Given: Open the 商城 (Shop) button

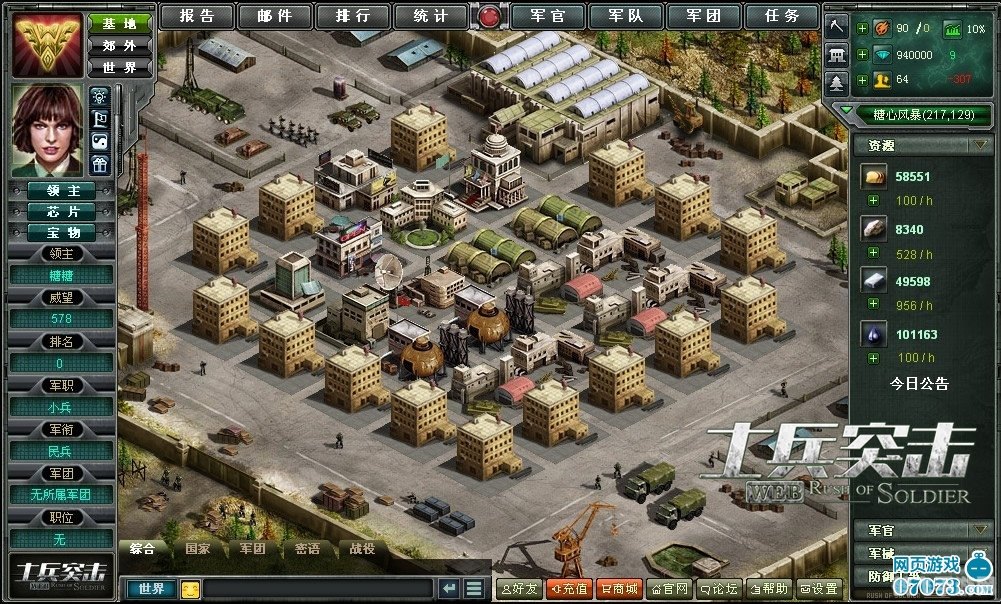Looking at the screenshot, I should coord(619,589).
